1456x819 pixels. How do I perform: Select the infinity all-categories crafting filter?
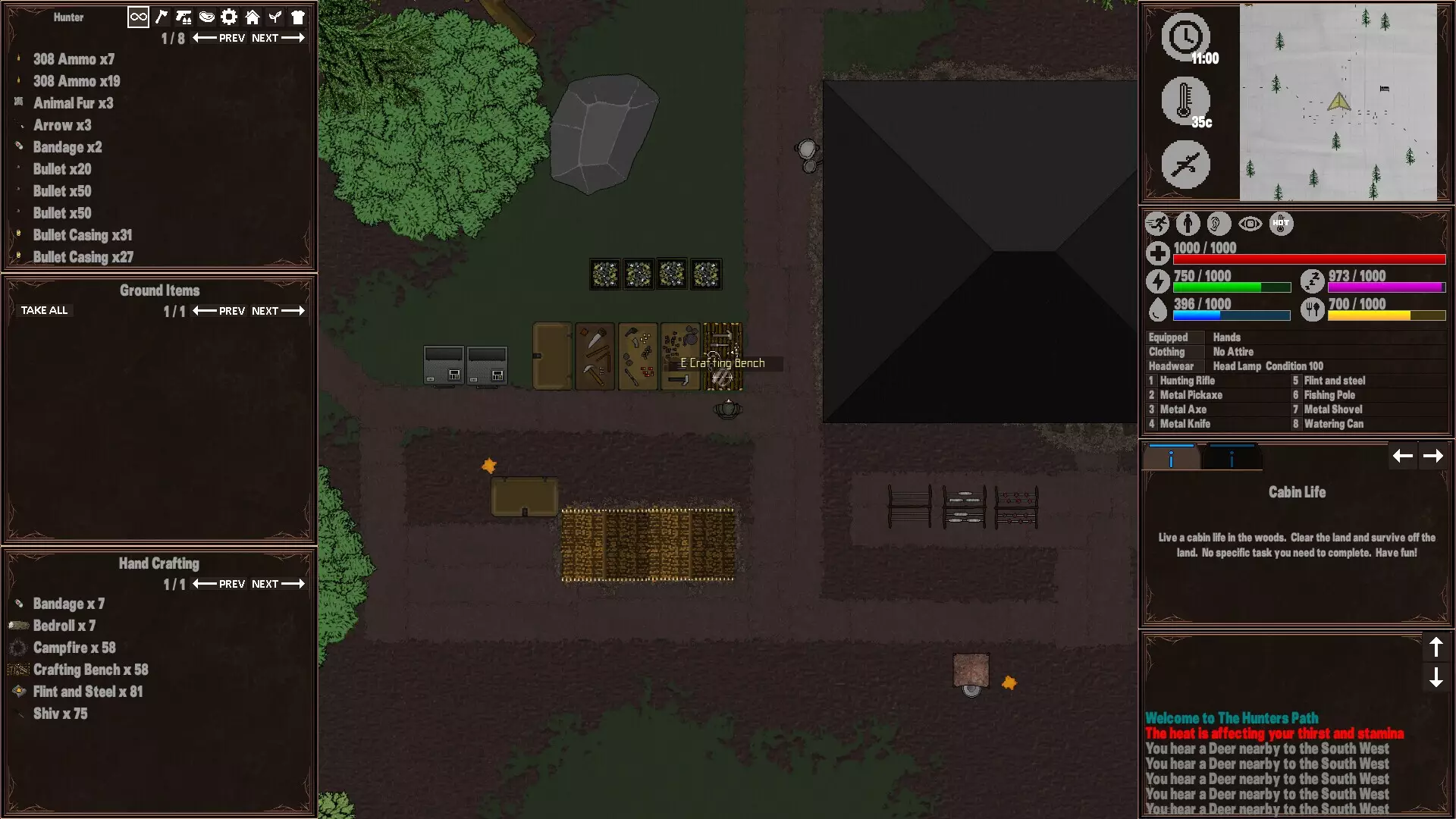point(137,17)
